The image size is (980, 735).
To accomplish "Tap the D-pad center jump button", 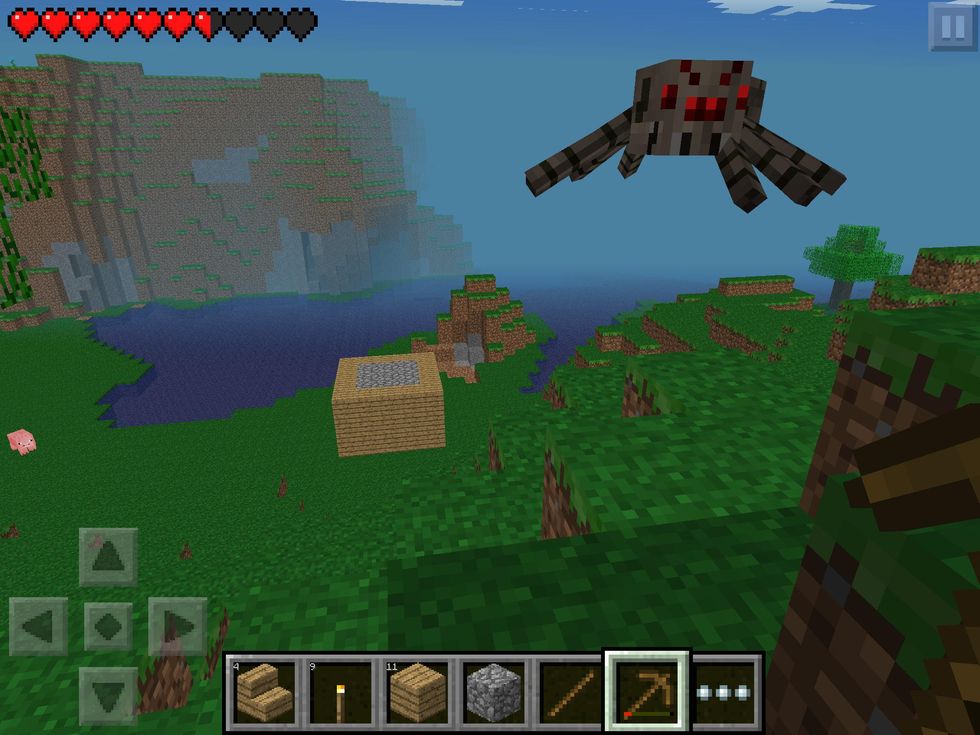I will click(x=108, y=627).
